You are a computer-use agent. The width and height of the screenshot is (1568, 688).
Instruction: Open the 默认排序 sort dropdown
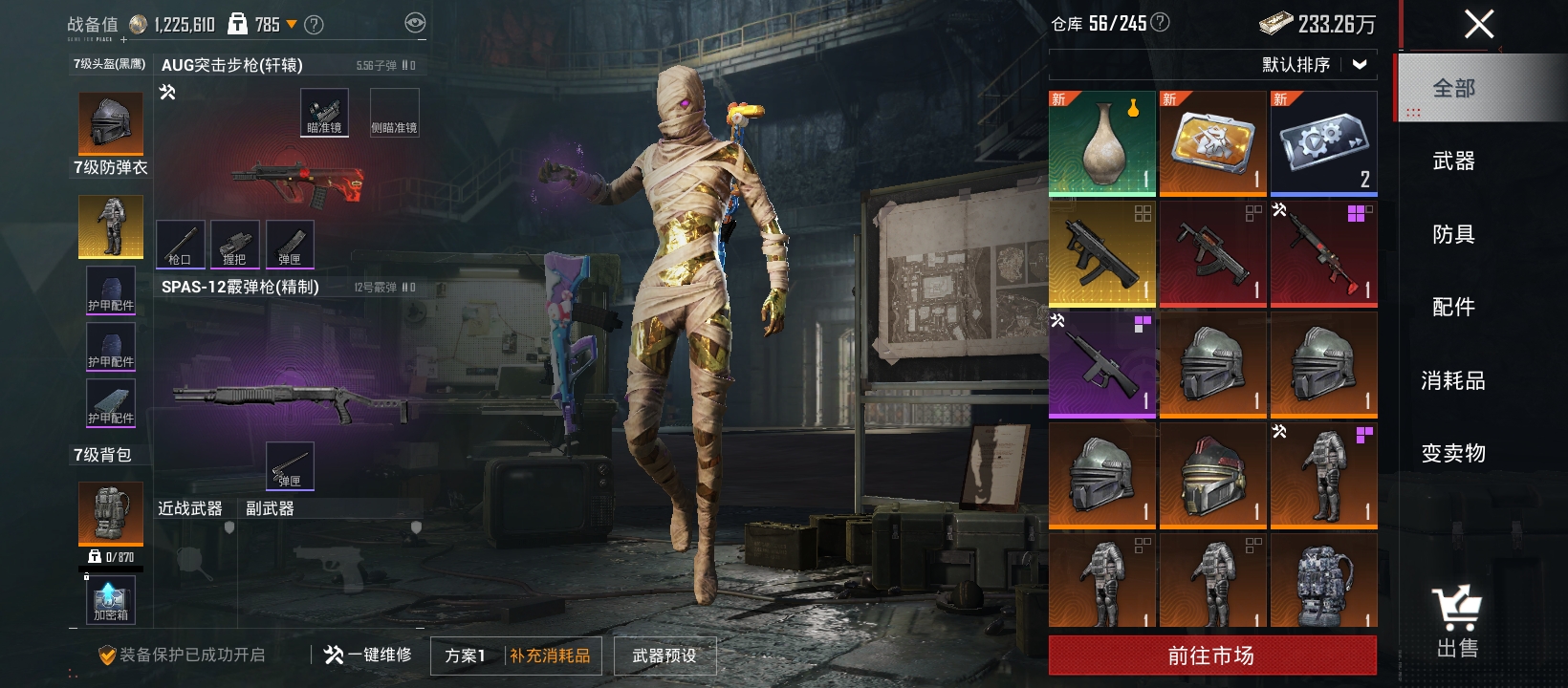click(1314, 65)
